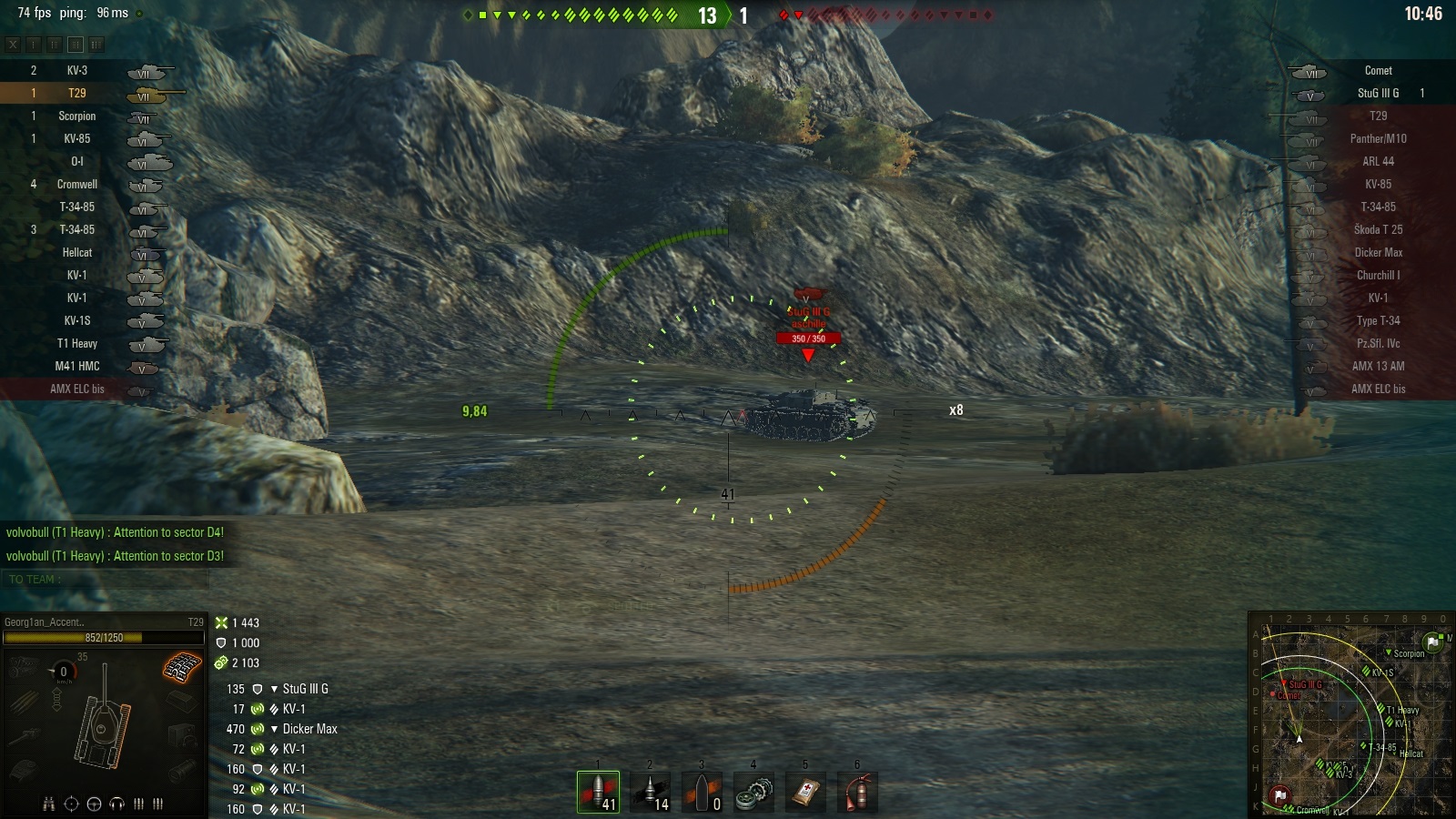
Task: Select the AP shell slot with 41 rounds
Action: pyautogui.click(x=598, y=792)
